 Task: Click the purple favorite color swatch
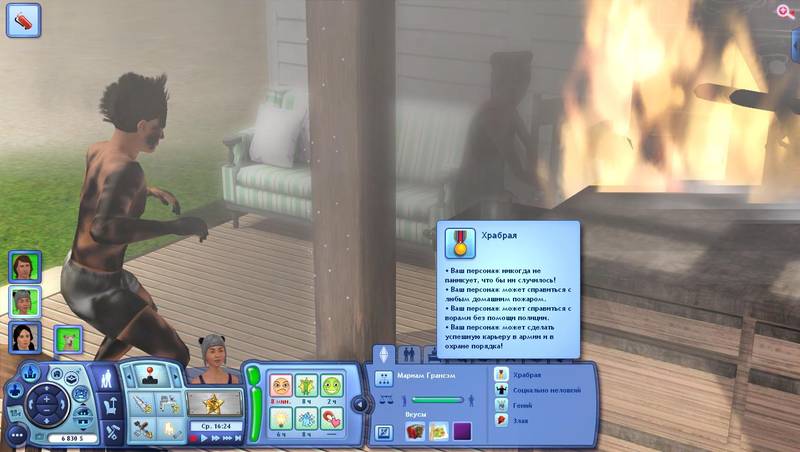point(462,431)
